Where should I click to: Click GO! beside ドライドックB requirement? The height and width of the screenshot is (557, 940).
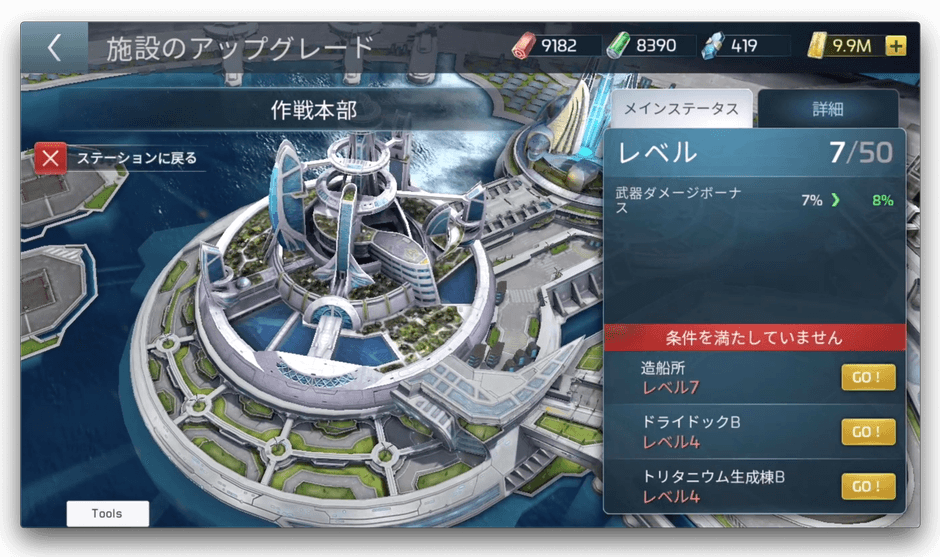coord(867,432)
